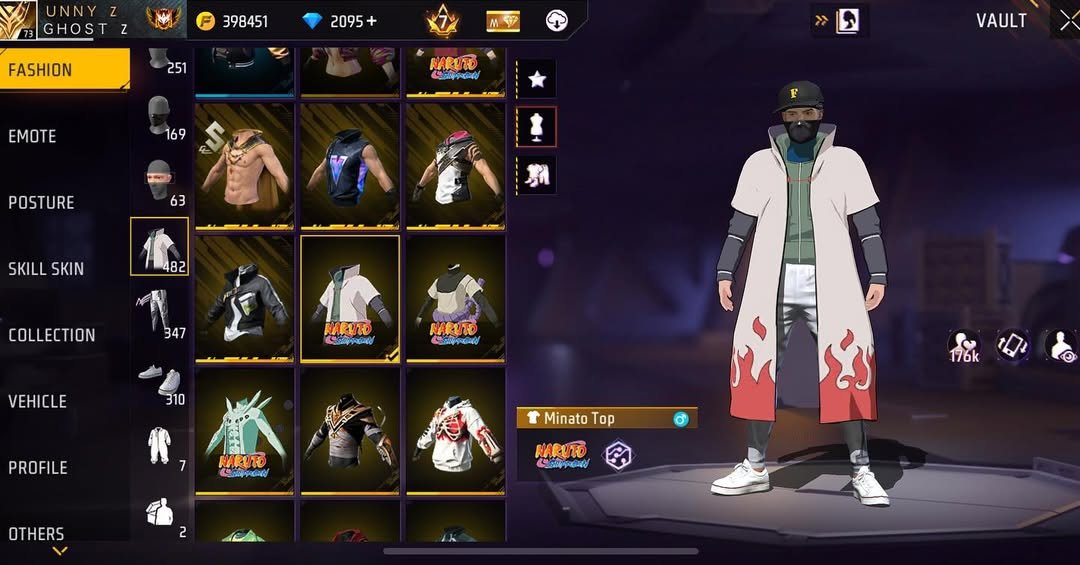Close the Vault screen
Screen dimensions: 1080x565
tap(1066, 21)
